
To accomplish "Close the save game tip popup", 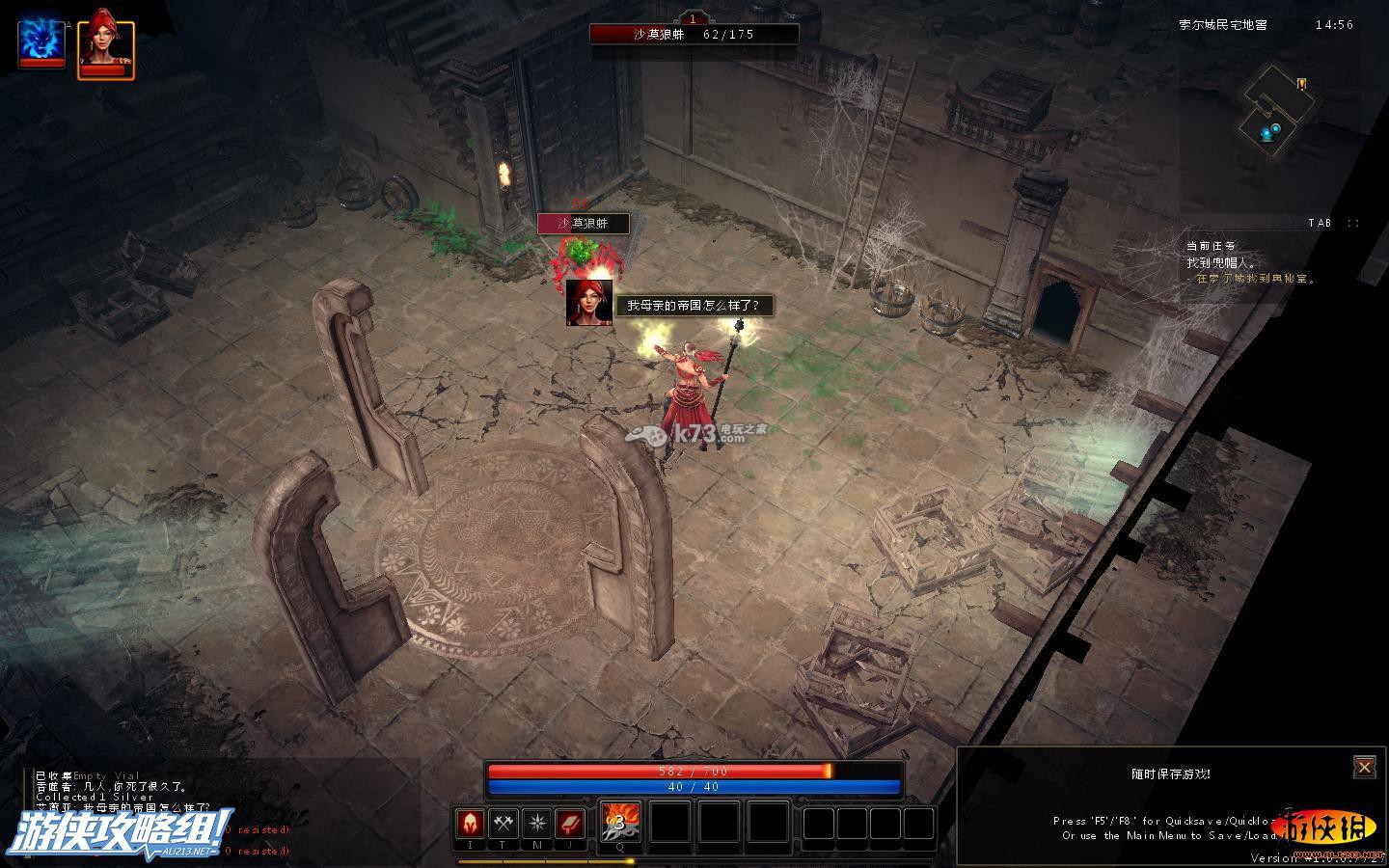I will [1364, 767].
